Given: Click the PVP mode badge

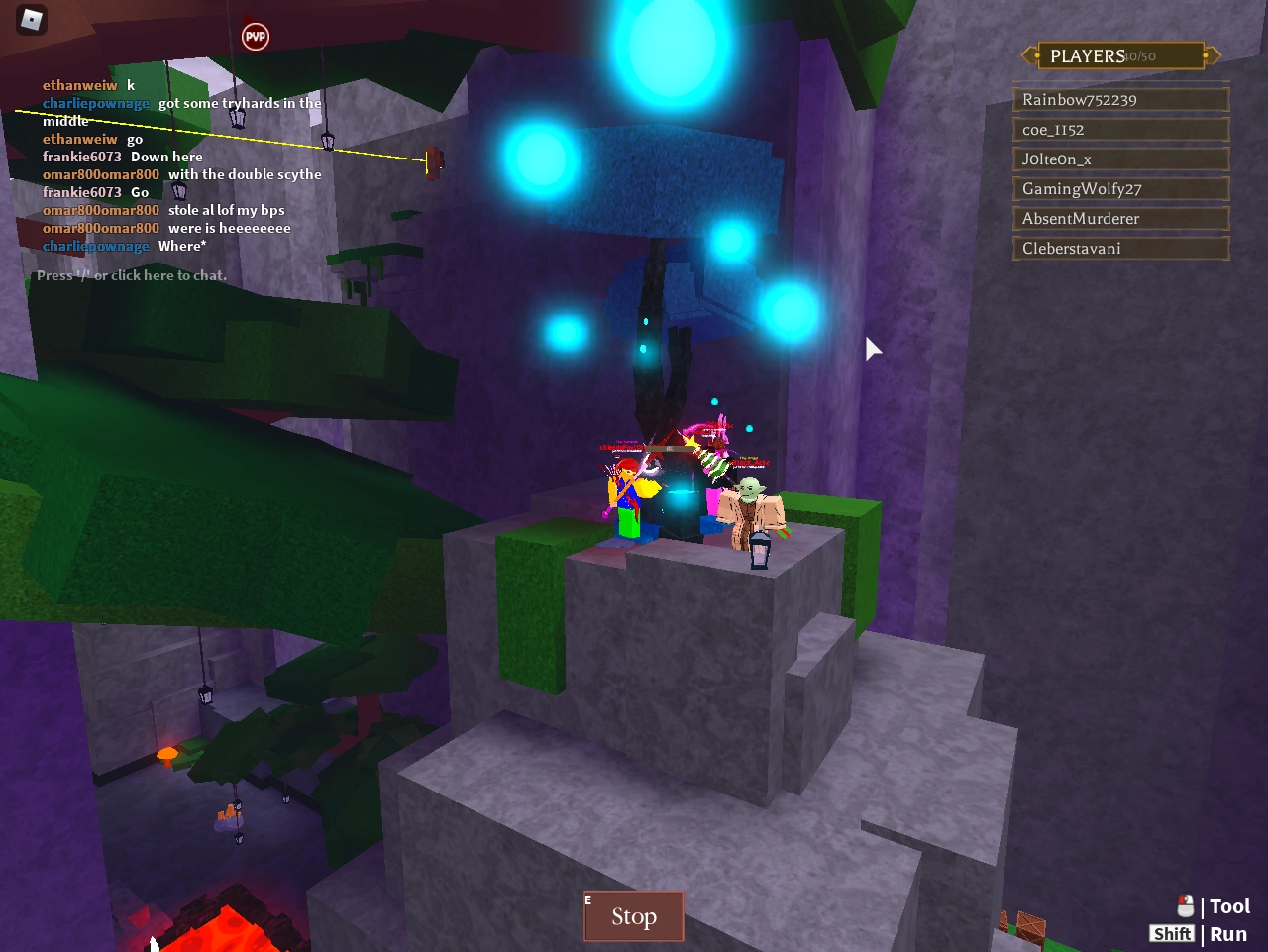Looking at the screenshot, I should (255, 36).
